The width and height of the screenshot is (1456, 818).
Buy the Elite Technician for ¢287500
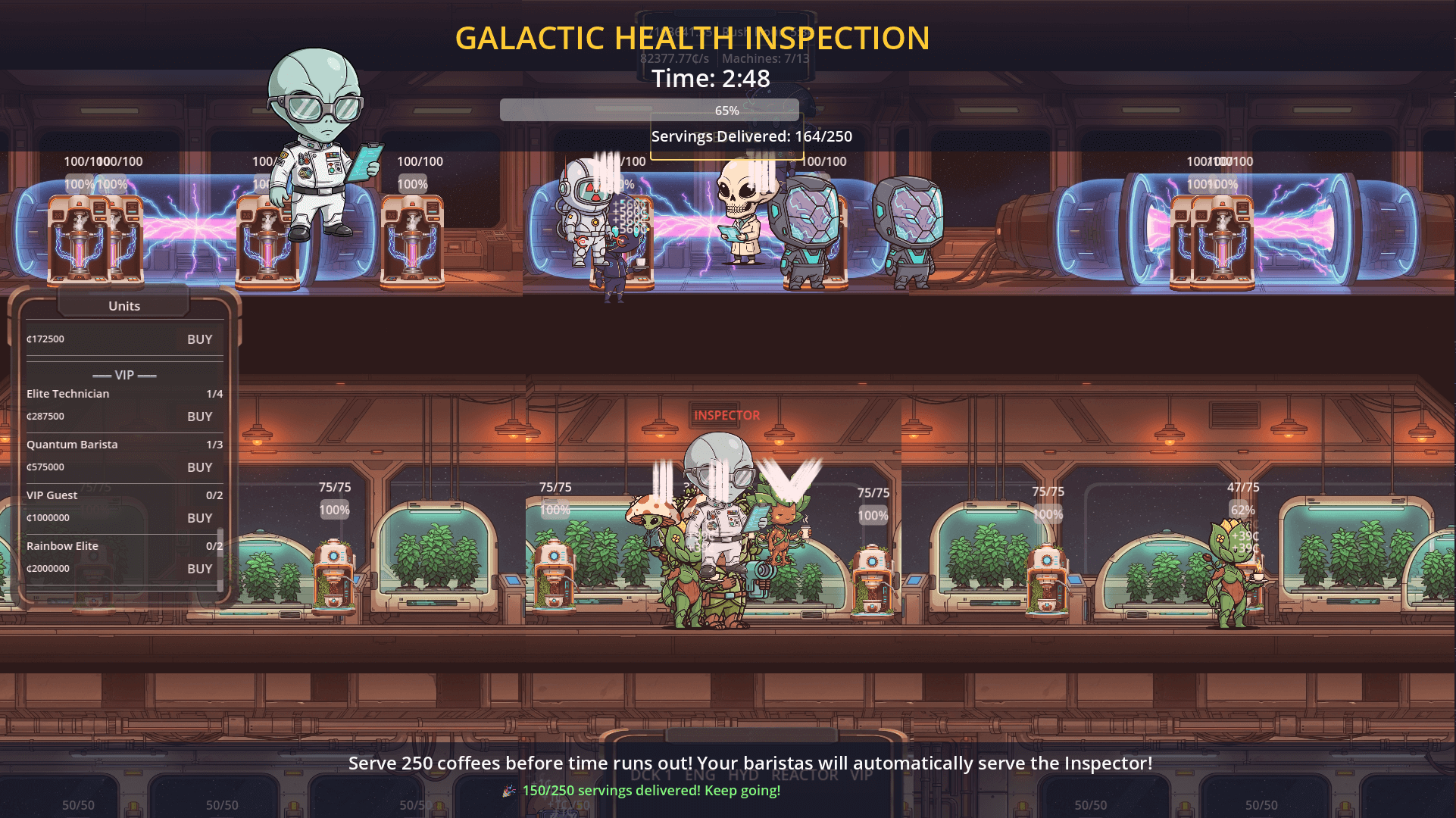199,416
